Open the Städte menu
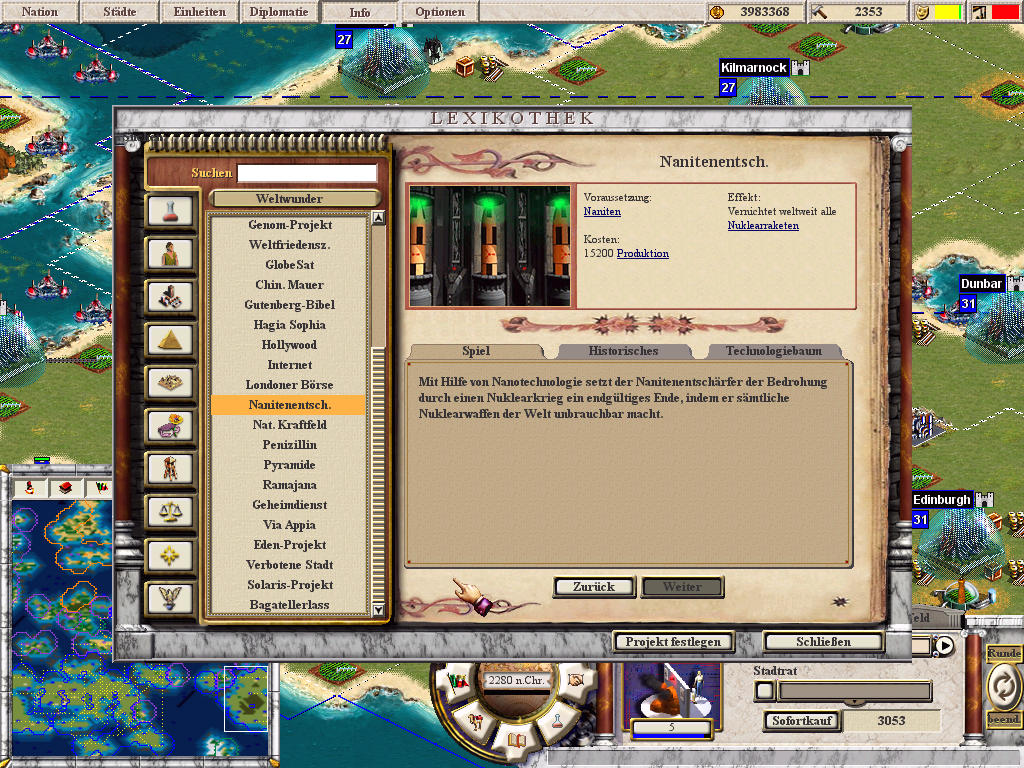 pos(120,13)
